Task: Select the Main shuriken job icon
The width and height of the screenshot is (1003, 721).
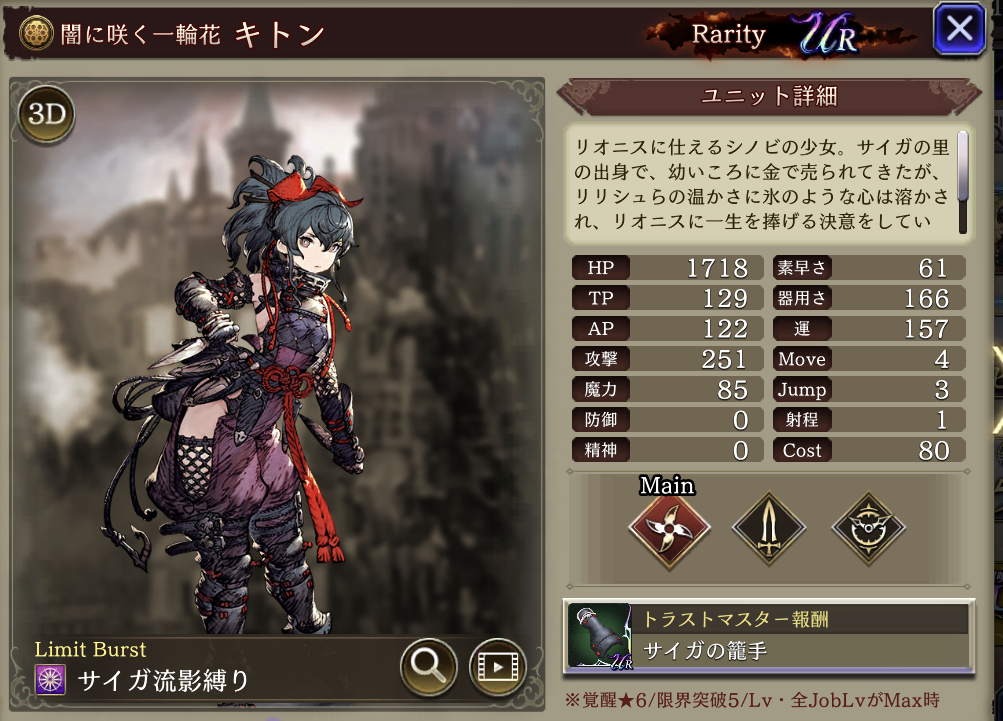Action: (x=669, y=528)
